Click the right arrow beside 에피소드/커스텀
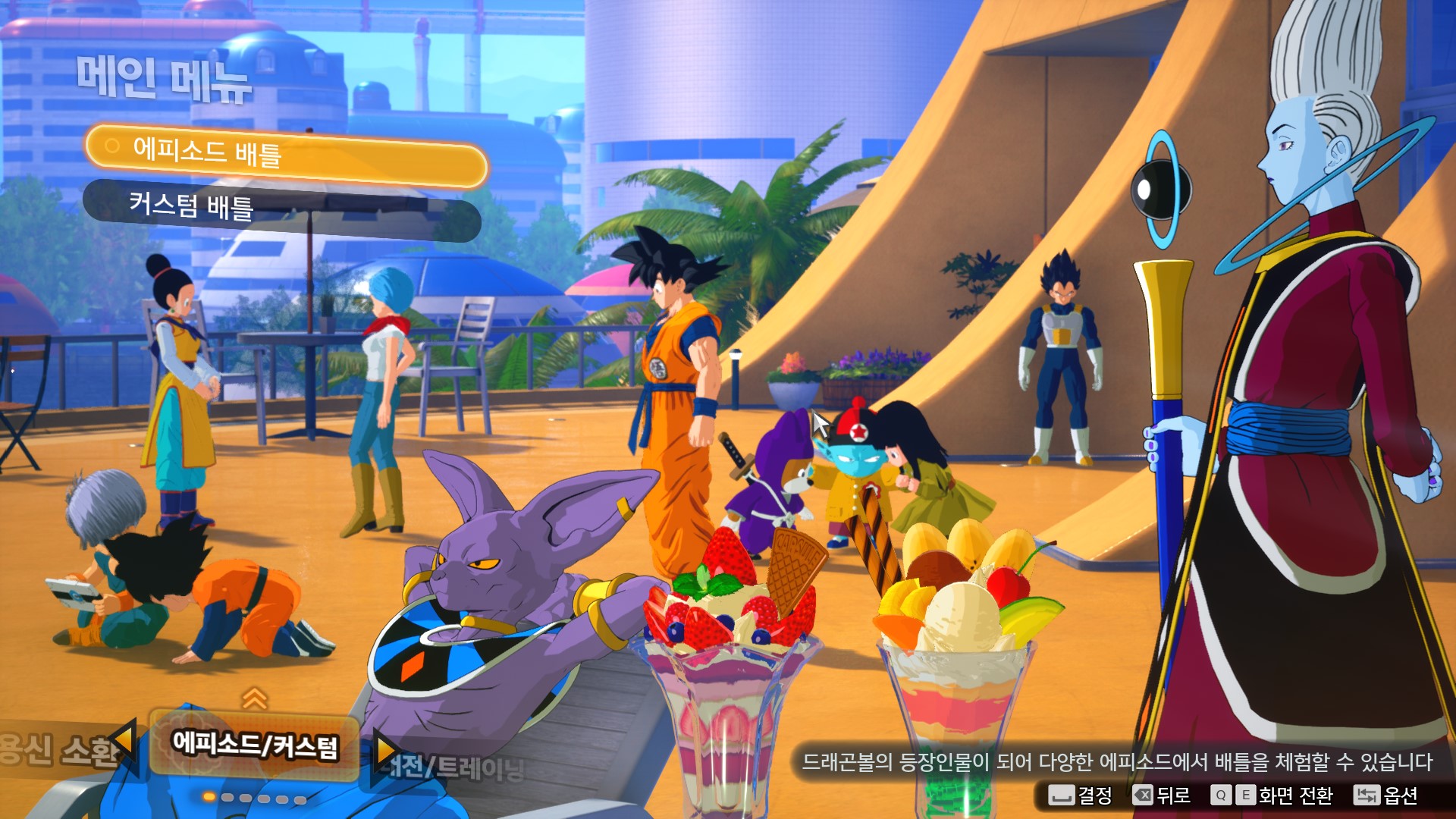1456x819 pixels. click(385, 751)
